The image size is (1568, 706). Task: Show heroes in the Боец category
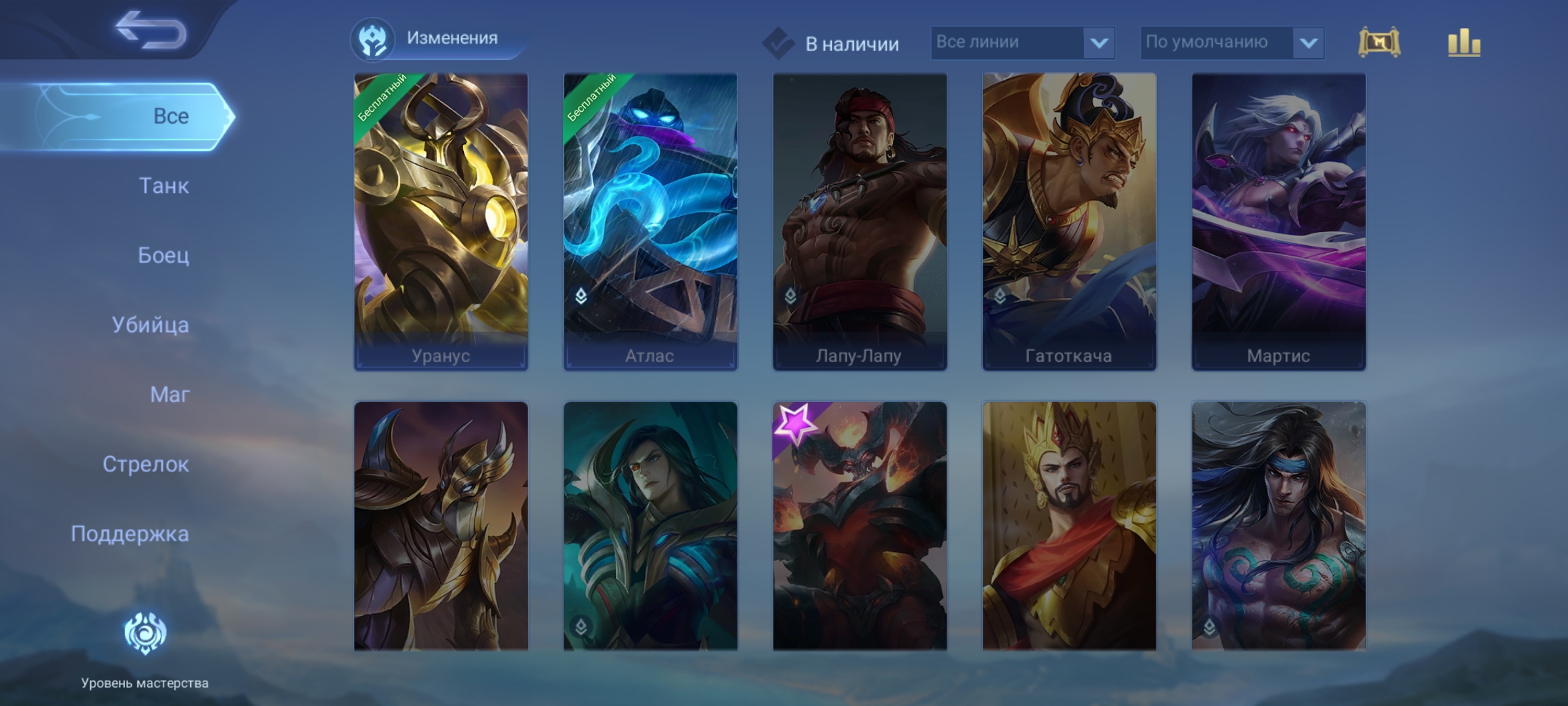[163, 255]
